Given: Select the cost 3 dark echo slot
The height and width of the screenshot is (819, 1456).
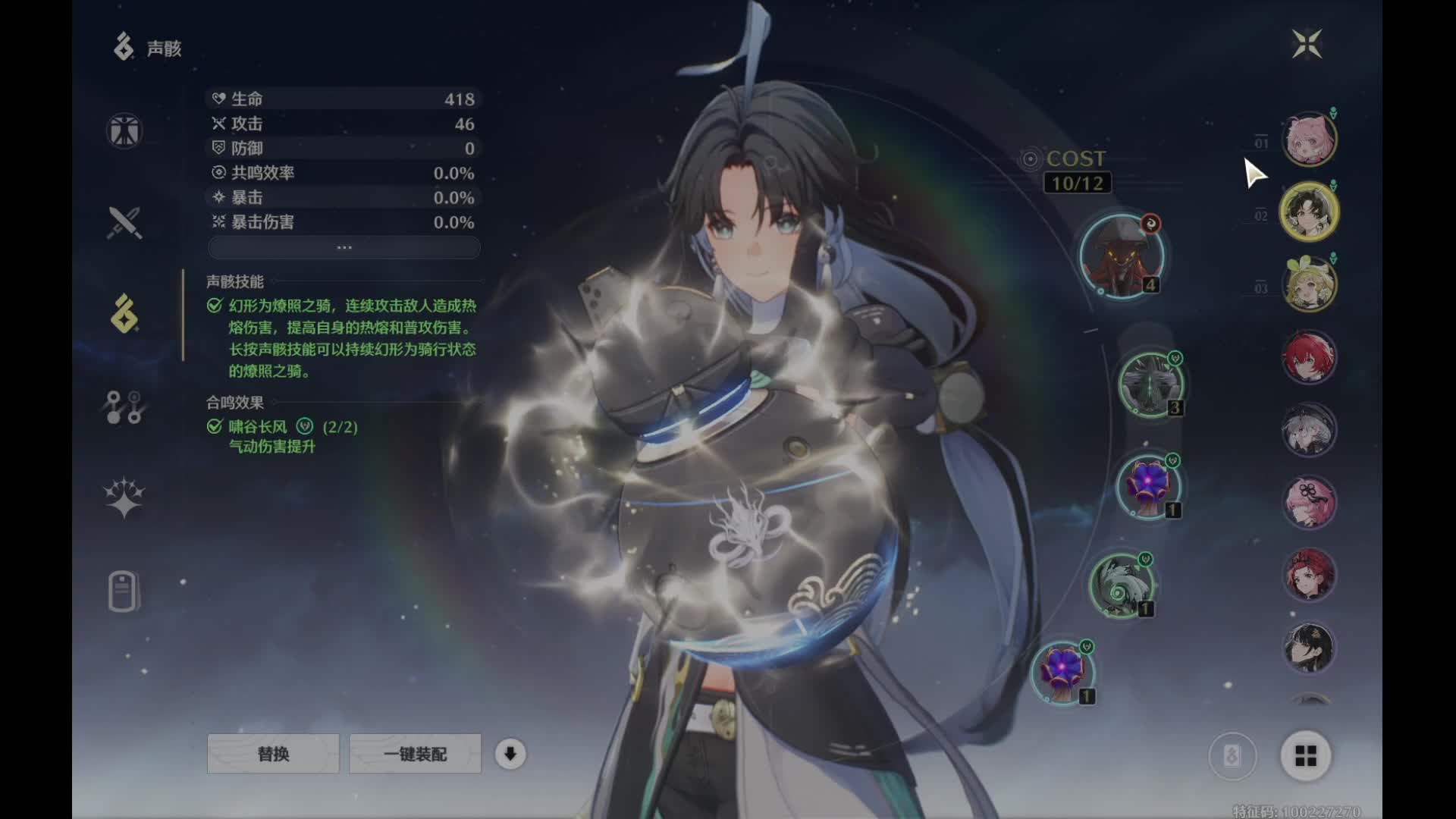Looking at the screenshot, I should coord(1150,384).
